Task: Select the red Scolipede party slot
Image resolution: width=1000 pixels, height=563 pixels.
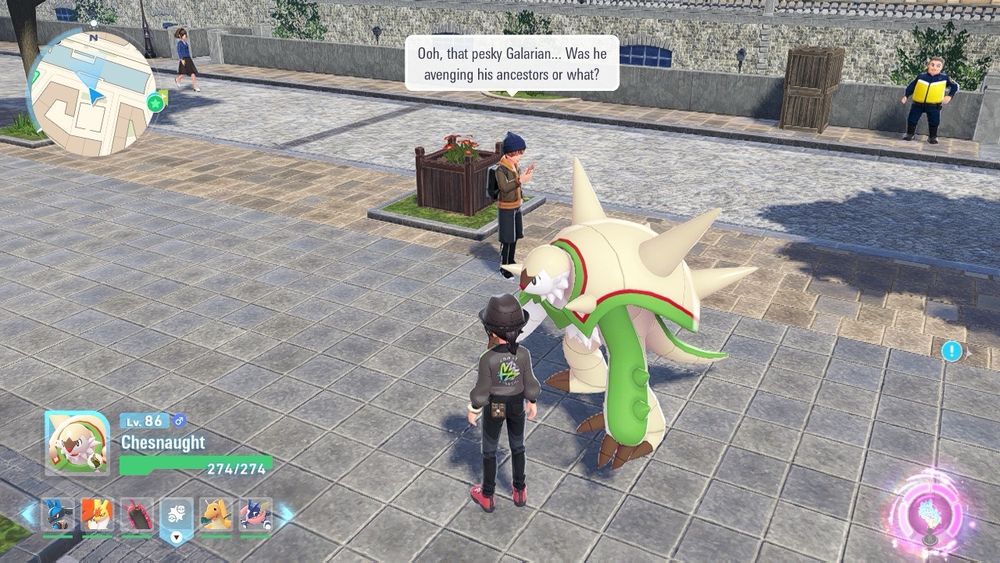Action: coord(137,515)
